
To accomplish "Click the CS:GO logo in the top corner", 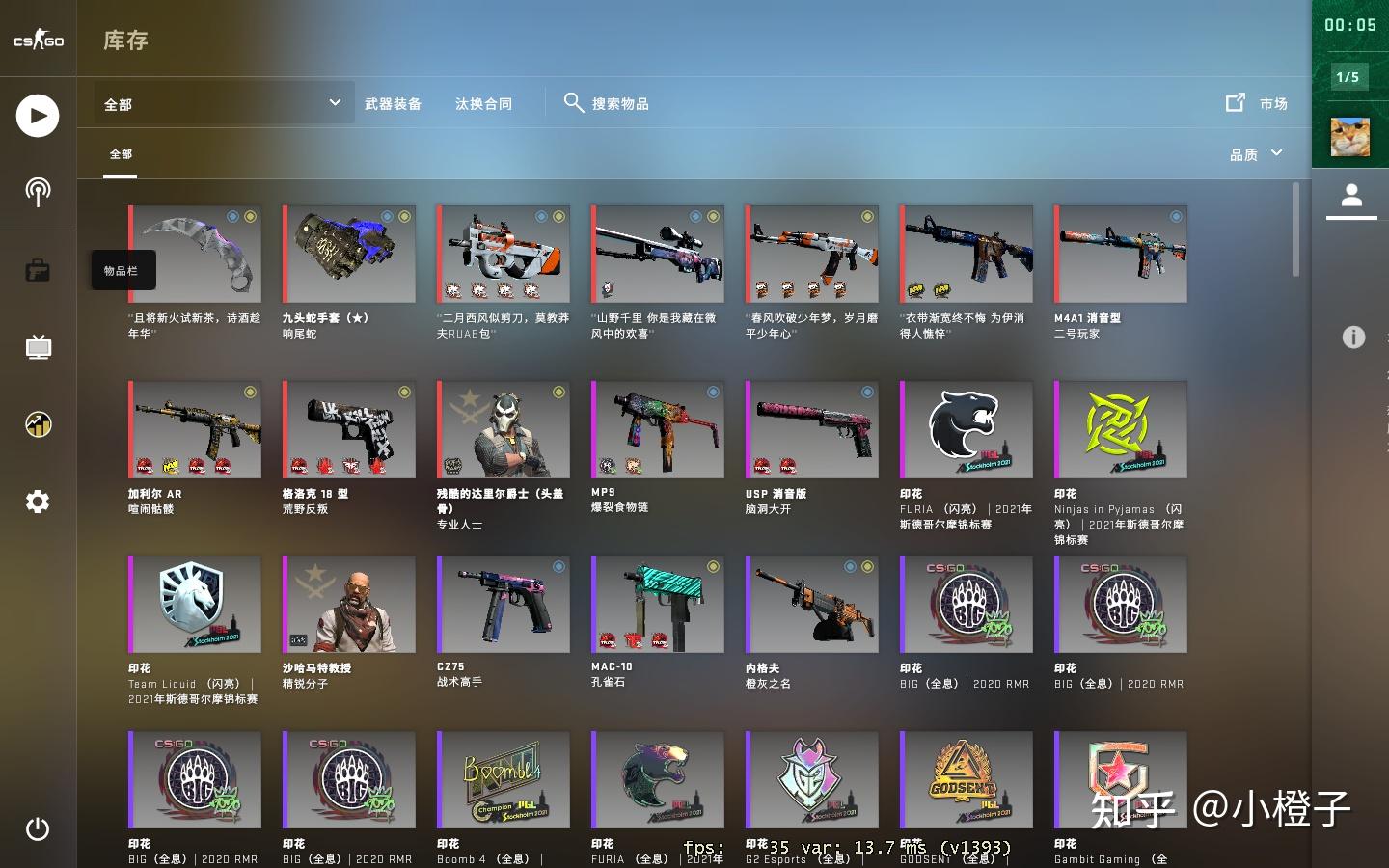I will (38, 39).
